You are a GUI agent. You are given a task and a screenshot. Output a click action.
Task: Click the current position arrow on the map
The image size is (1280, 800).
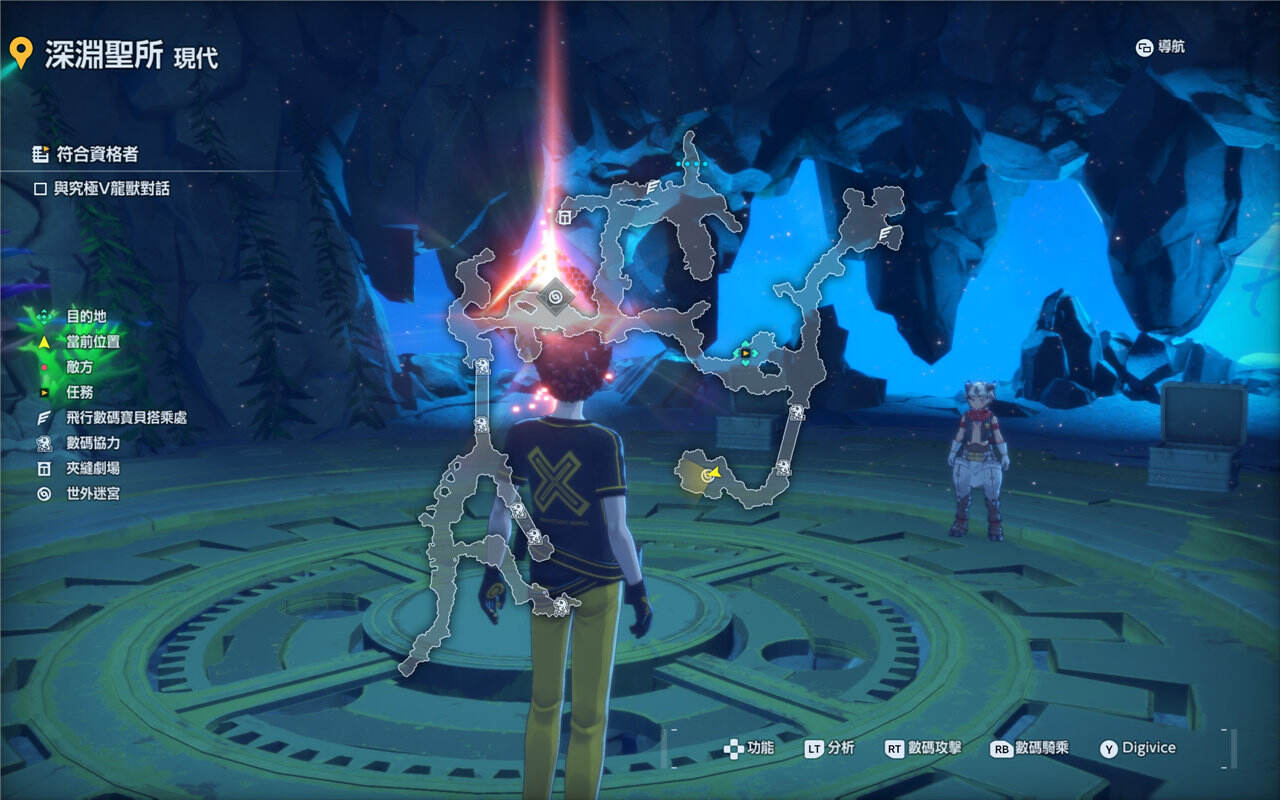click(713, 474)
